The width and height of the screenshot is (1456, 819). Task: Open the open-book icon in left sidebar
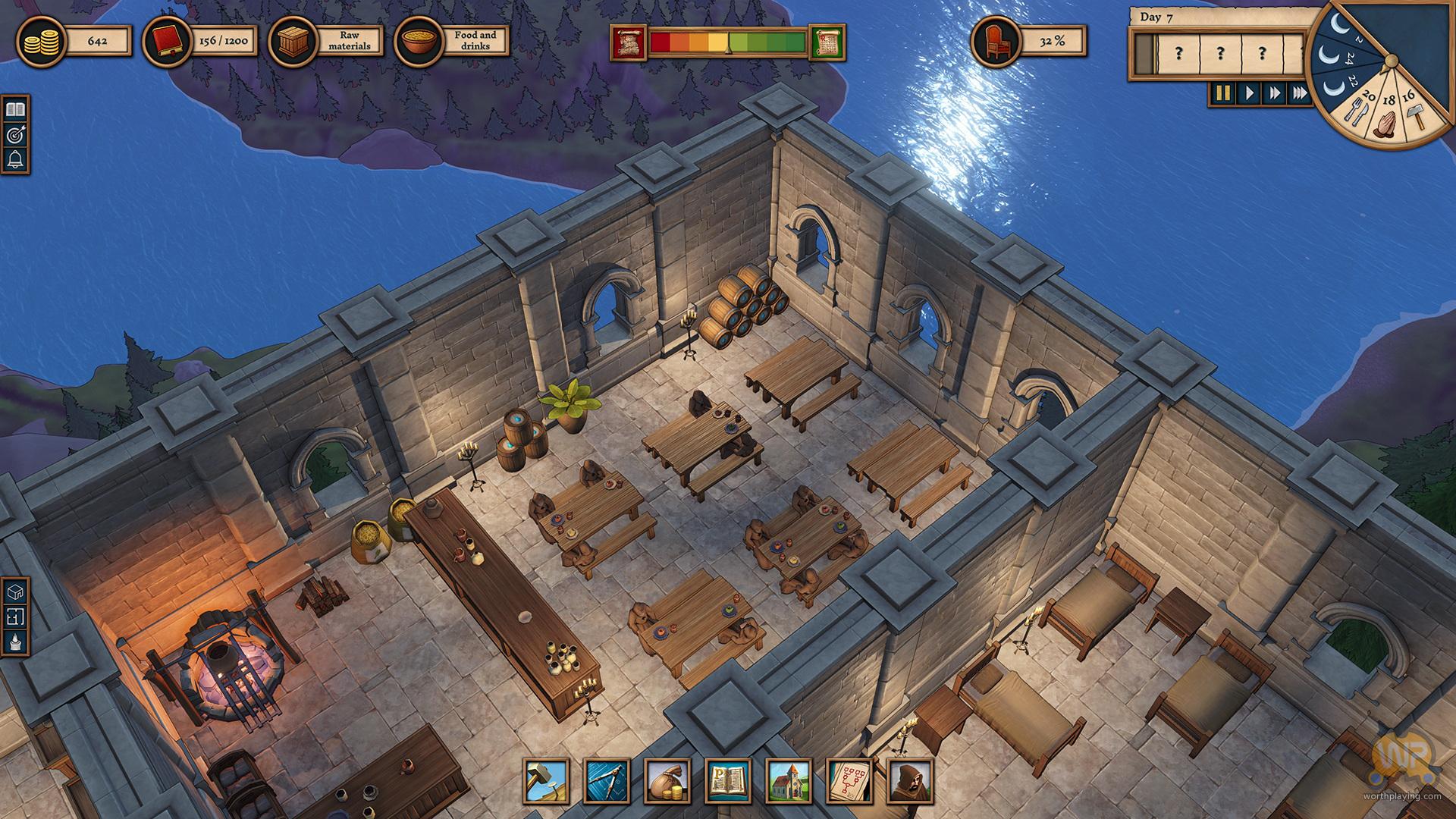[x=15, y=110]
